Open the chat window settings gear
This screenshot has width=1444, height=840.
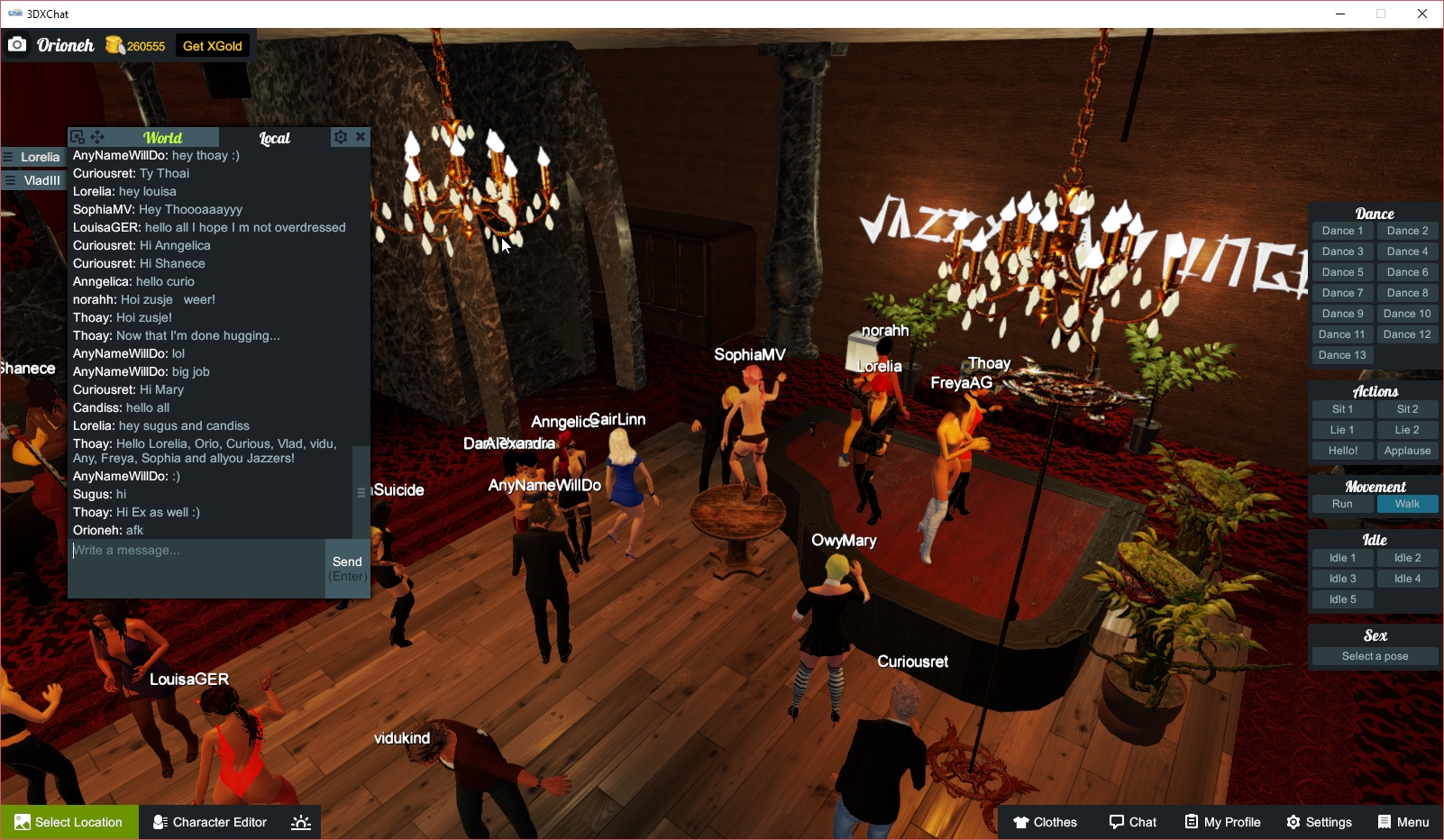tap(340, 136)
